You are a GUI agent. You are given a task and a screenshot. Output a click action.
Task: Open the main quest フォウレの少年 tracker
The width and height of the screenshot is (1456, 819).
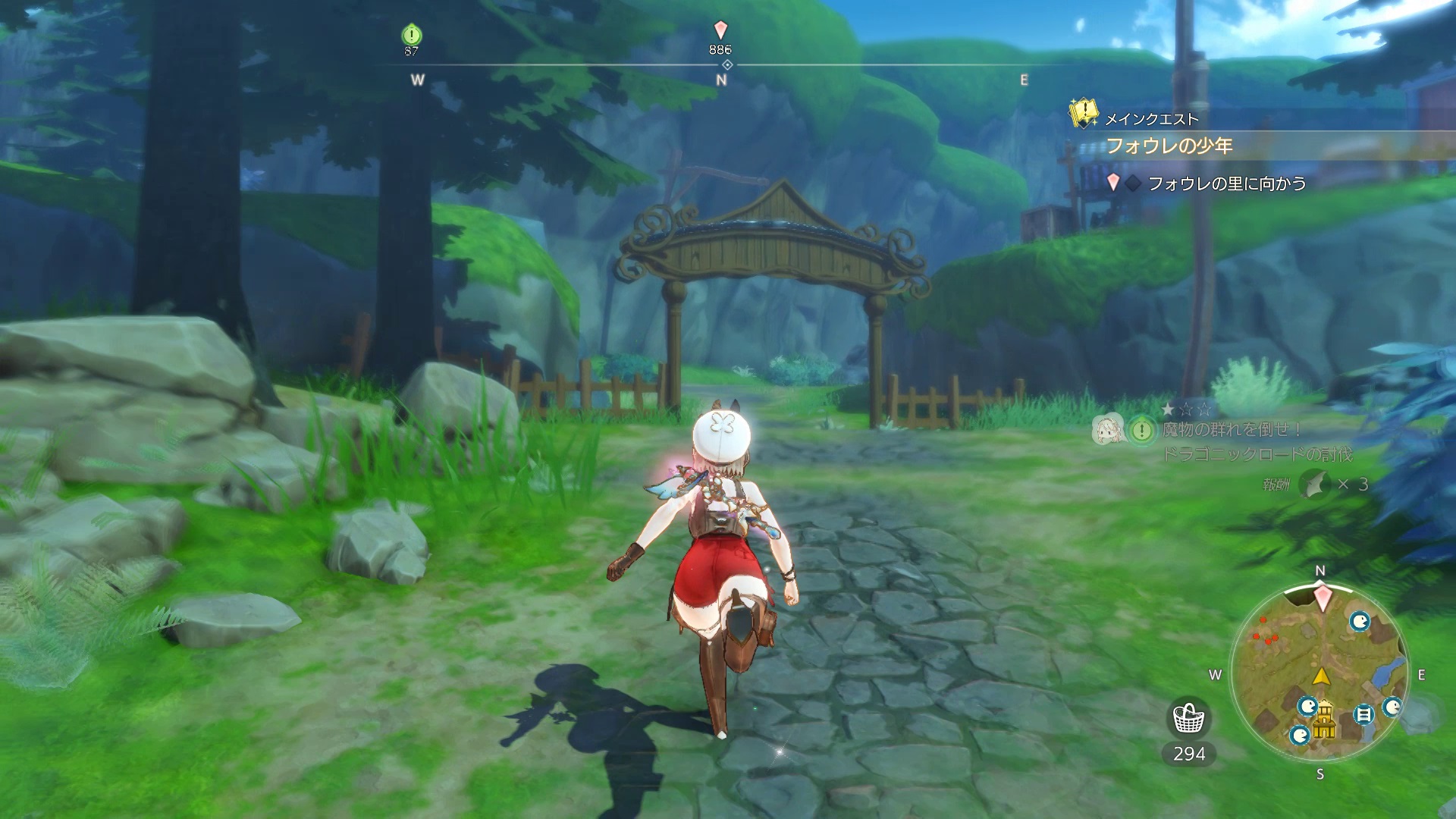(1169, 146)
